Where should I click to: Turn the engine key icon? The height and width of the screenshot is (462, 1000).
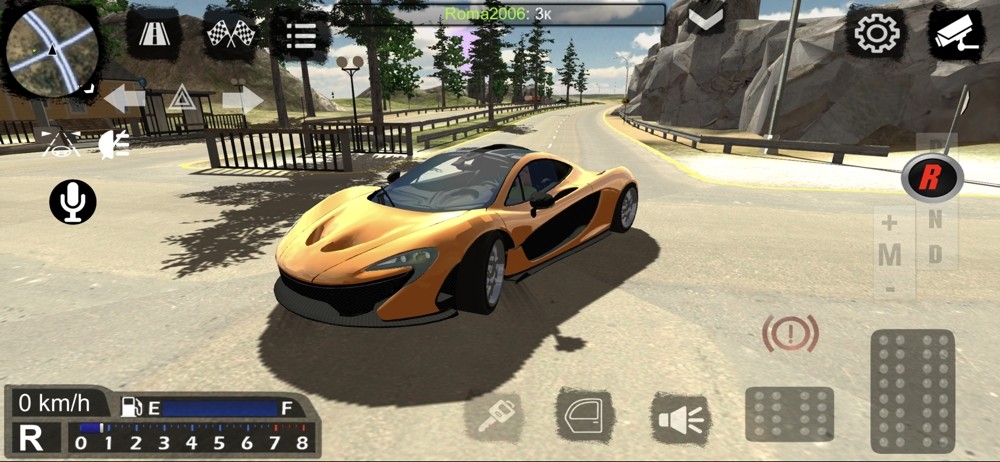[494, 415]
